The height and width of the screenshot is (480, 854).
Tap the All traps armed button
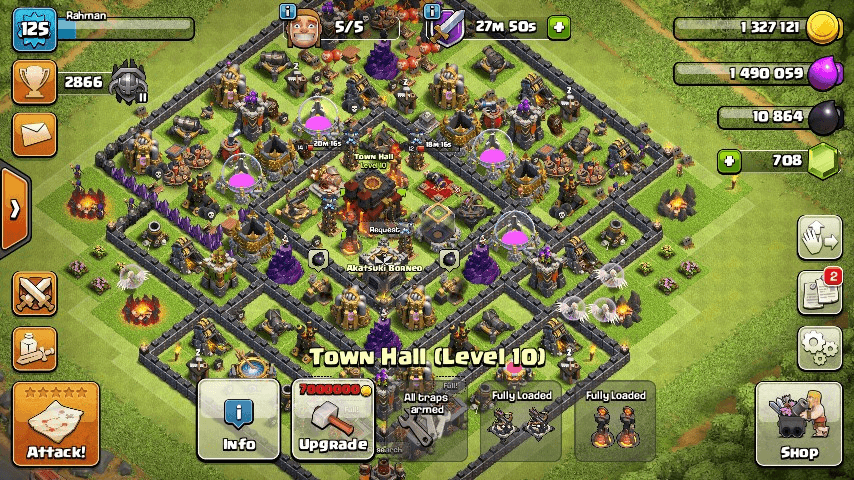tap(427, 421)
